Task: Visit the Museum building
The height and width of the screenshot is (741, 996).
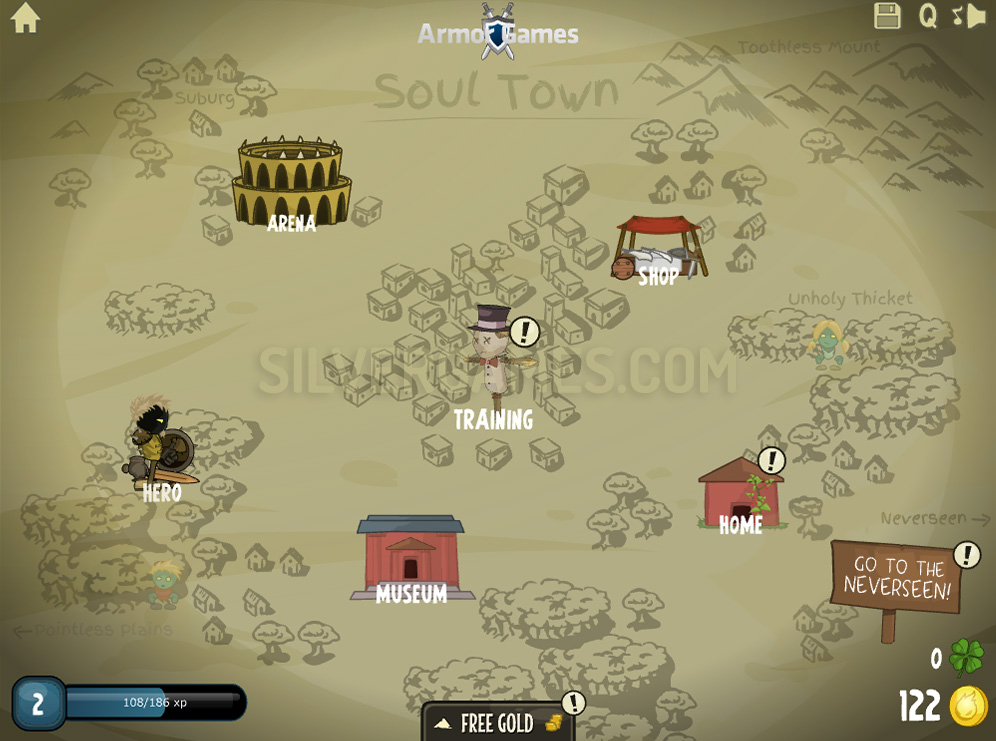Action: 411,558
